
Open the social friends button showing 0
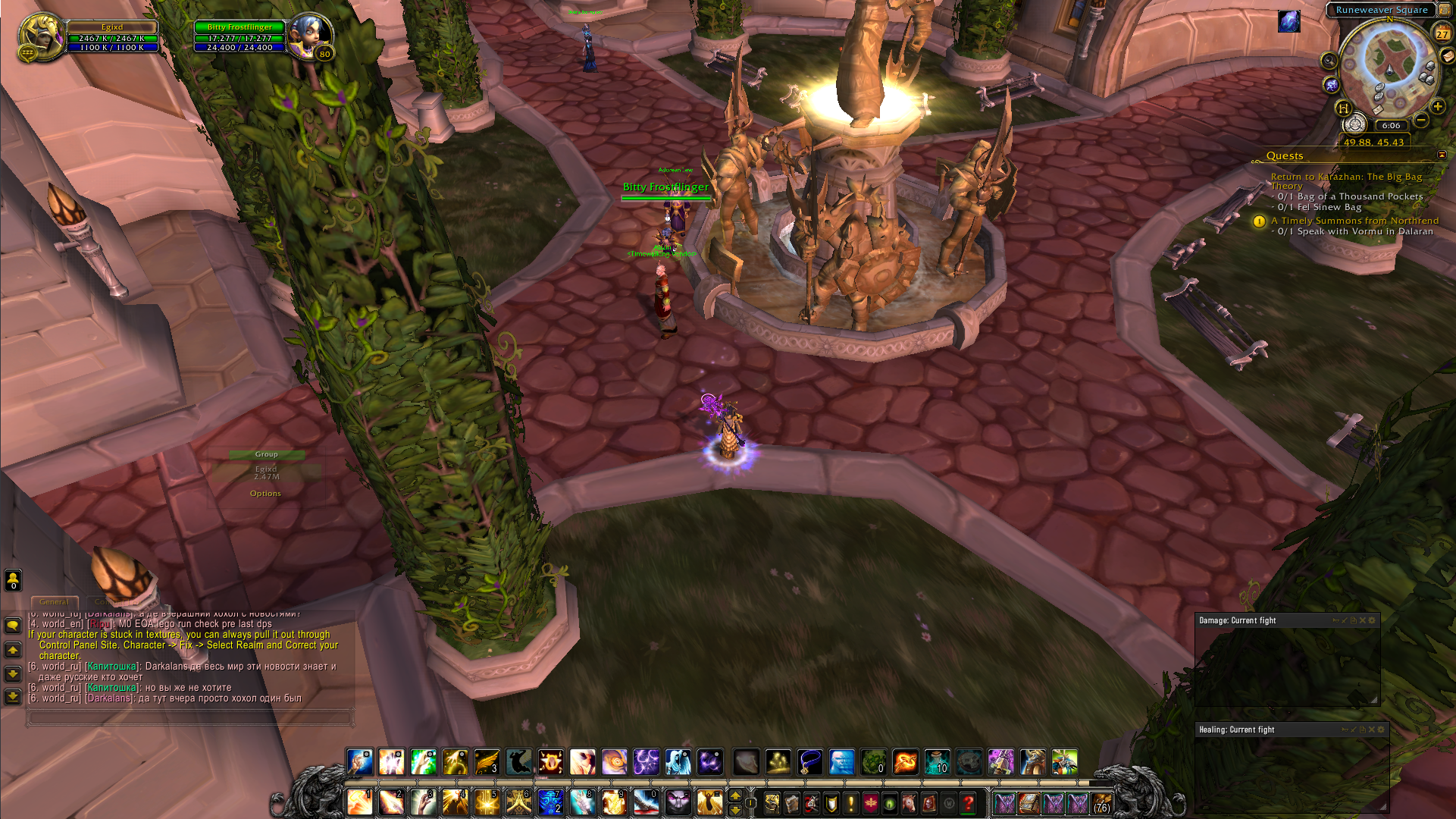(13, 580)
